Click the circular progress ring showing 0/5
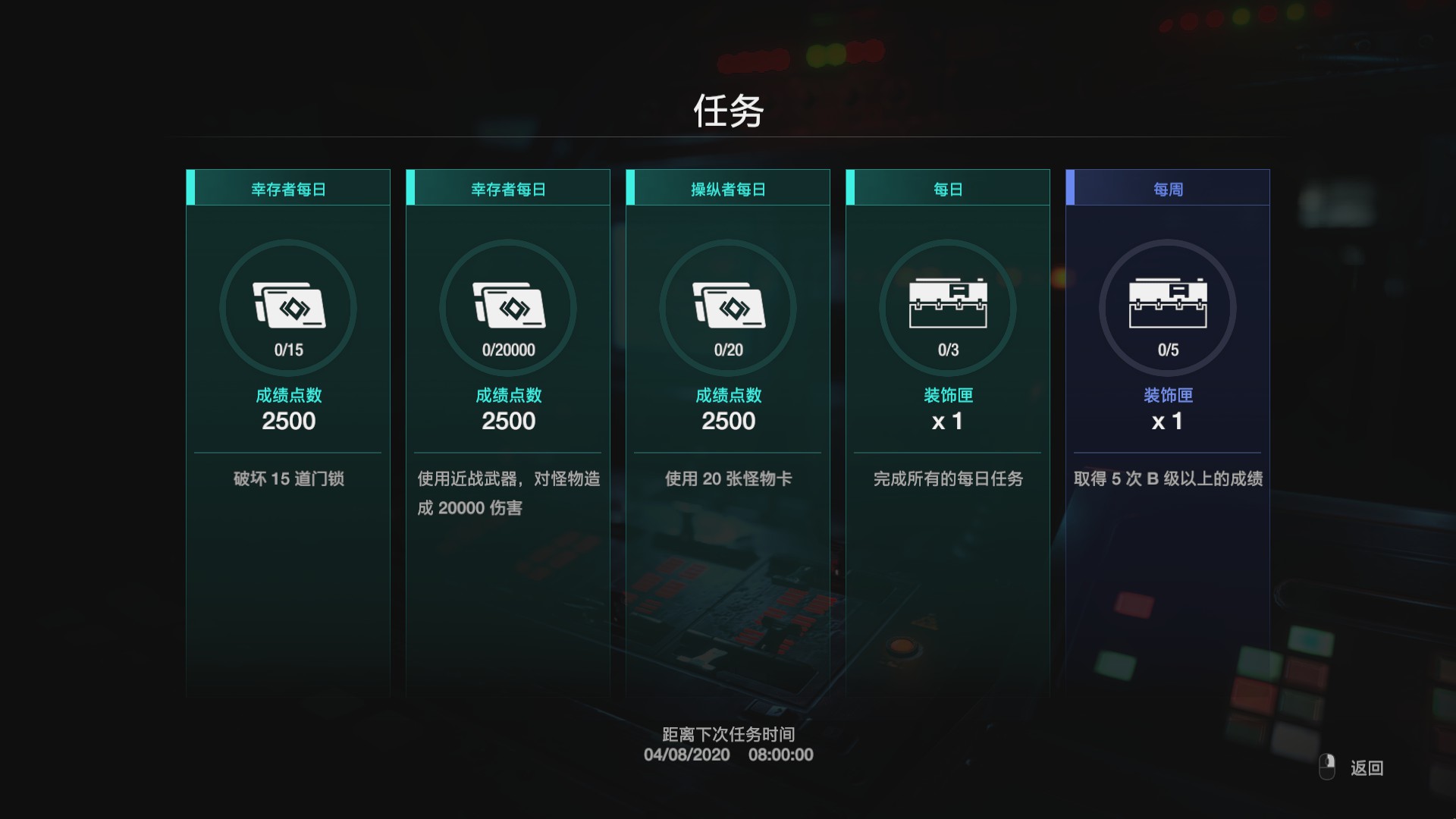This screenshot has height=819, width=1456. (x=1167, y=307)
